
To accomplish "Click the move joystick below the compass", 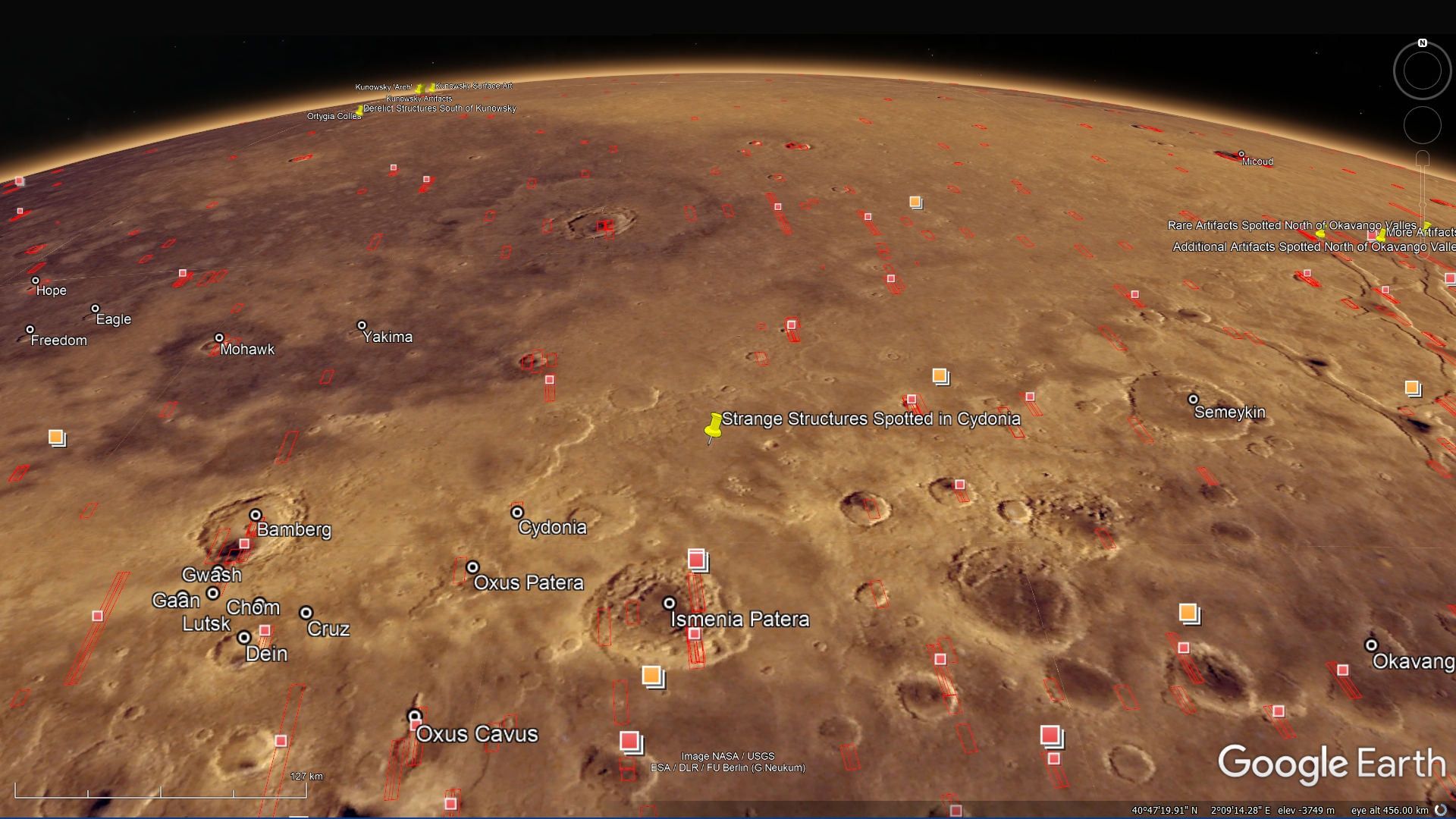I will 1422,125.
